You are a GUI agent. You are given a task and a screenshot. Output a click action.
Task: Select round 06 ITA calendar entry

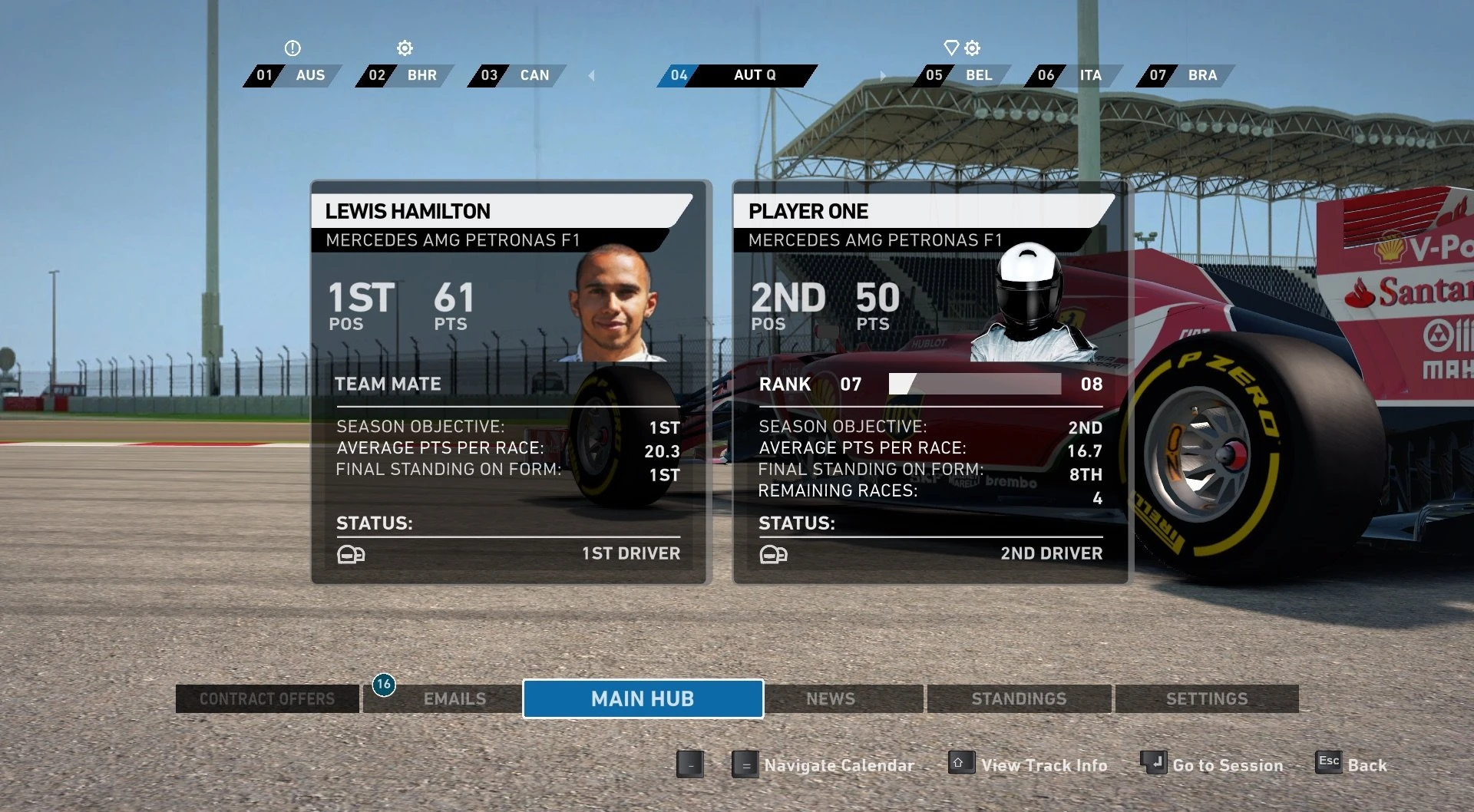pyautogui.click(x=1073, y=75)
